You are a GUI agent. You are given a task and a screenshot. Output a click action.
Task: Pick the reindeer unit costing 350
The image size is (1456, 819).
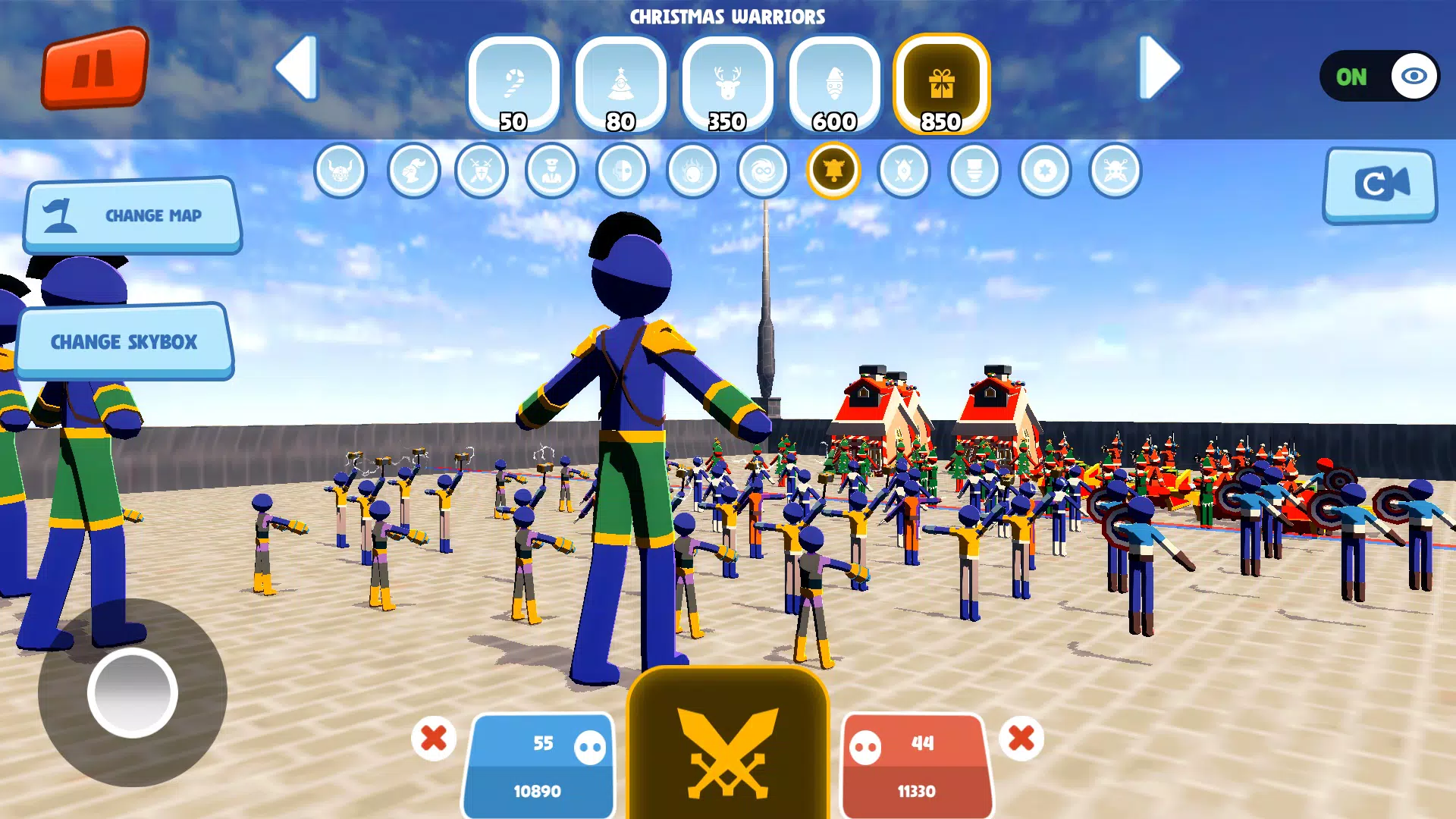coord(728,82)
